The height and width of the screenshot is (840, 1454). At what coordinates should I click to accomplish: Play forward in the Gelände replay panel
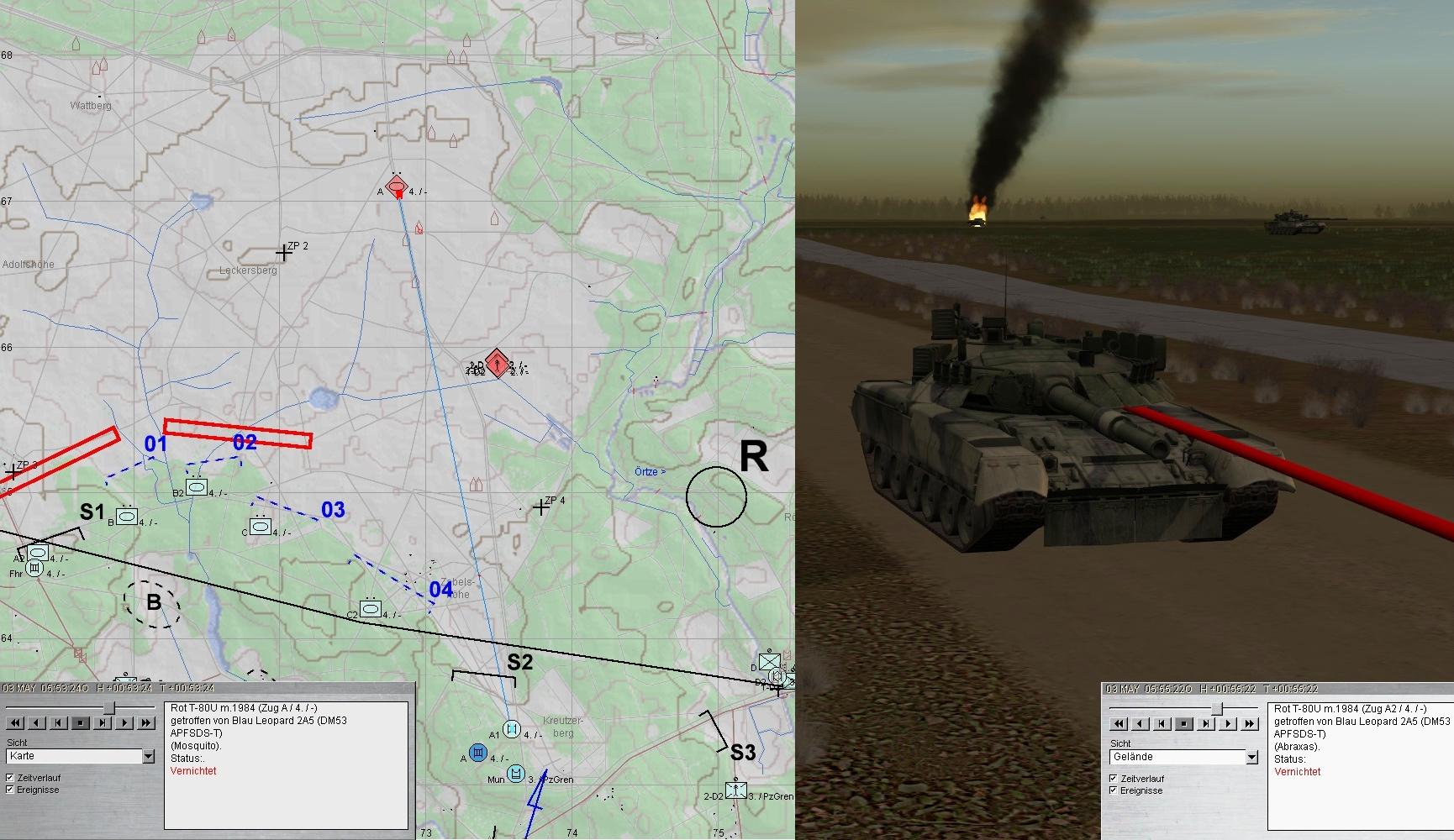[x=1228, y=723]
